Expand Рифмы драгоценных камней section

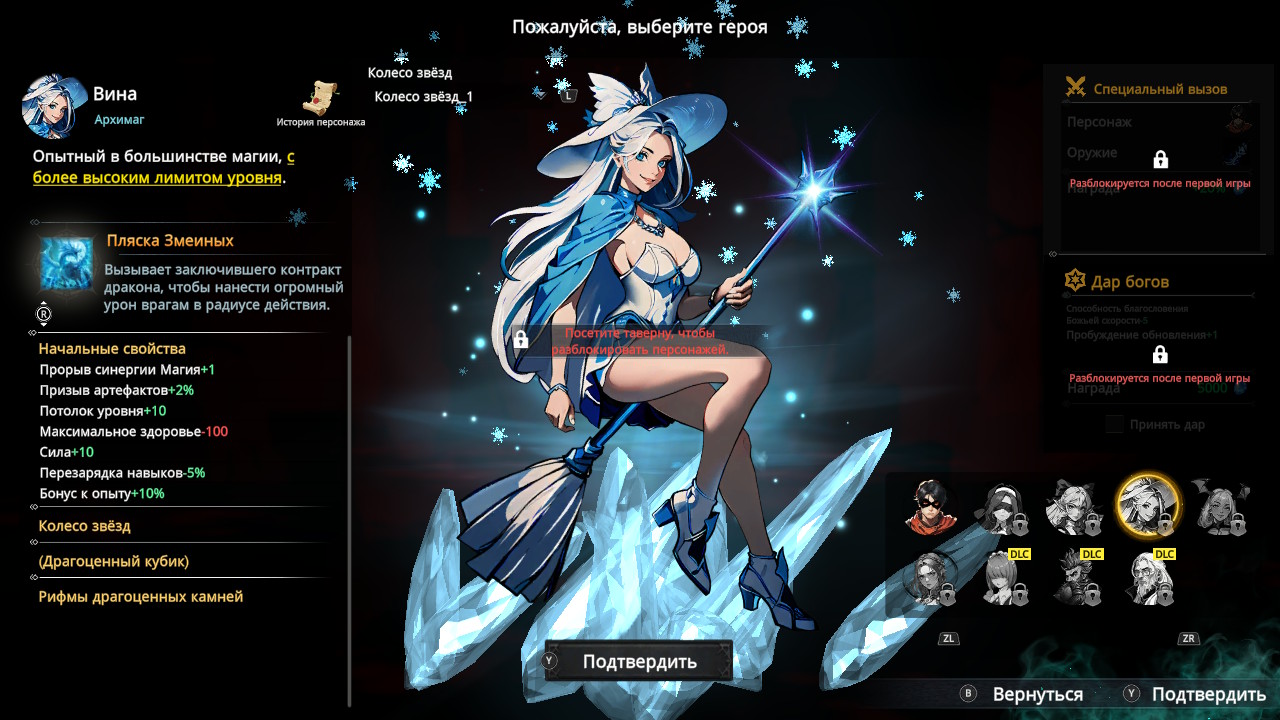coord(141,597)
